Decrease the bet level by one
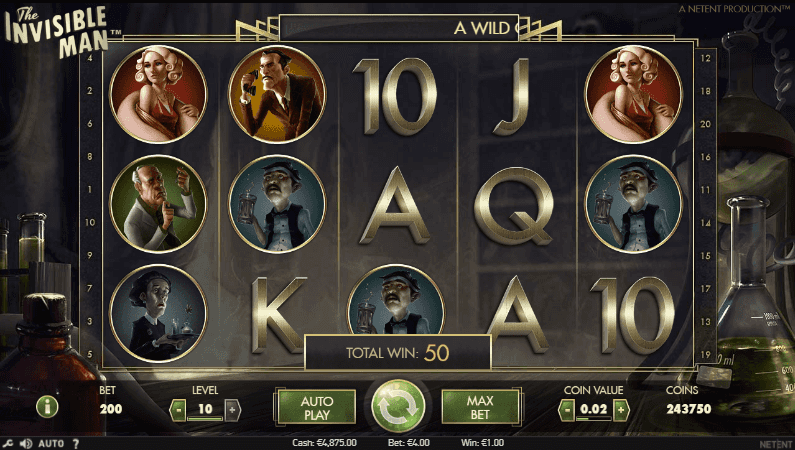 tap(178, 409)
